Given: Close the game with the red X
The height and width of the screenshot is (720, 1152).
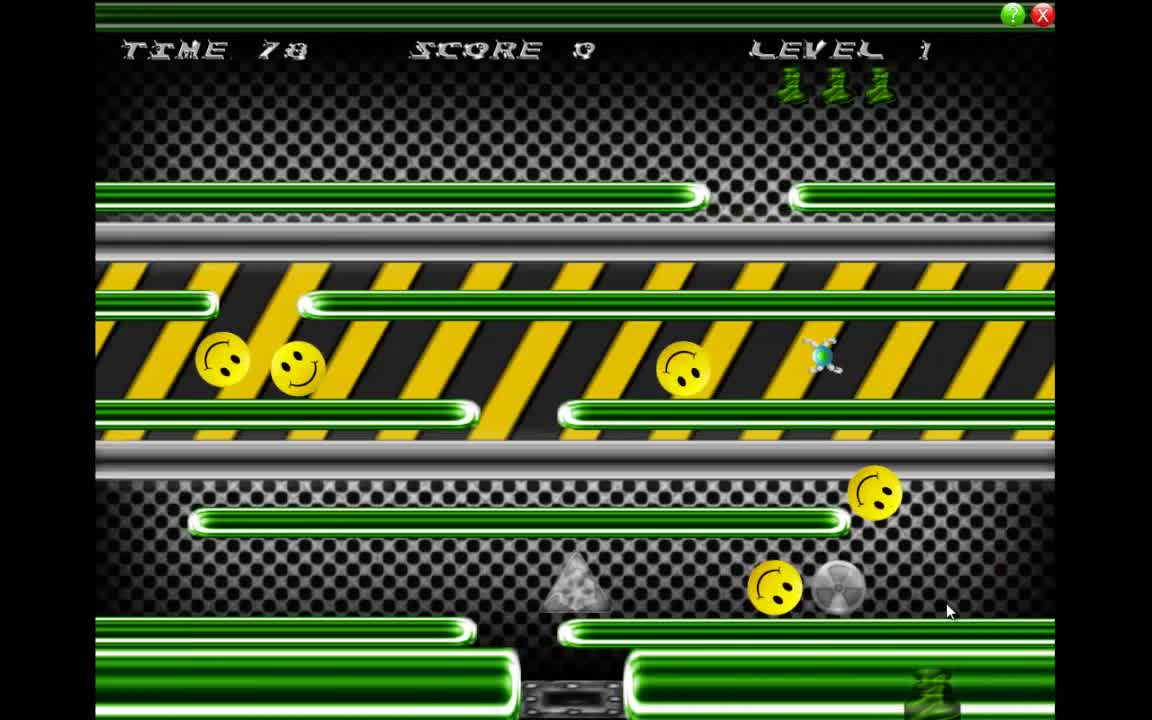Looking at the screenshot, I should click(1042, 15).
